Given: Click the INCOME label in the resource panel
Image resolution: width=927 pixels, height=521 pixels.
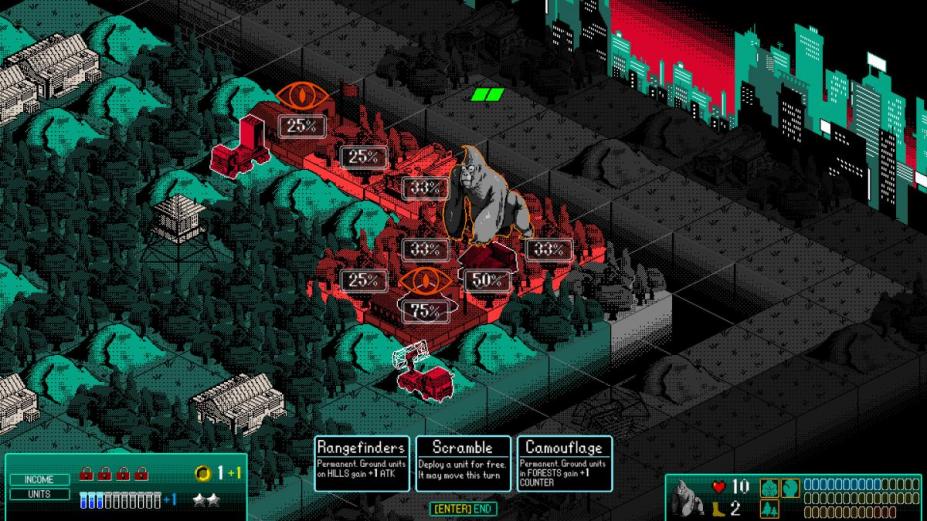Looking at the screenshot, I should point(40,479).
